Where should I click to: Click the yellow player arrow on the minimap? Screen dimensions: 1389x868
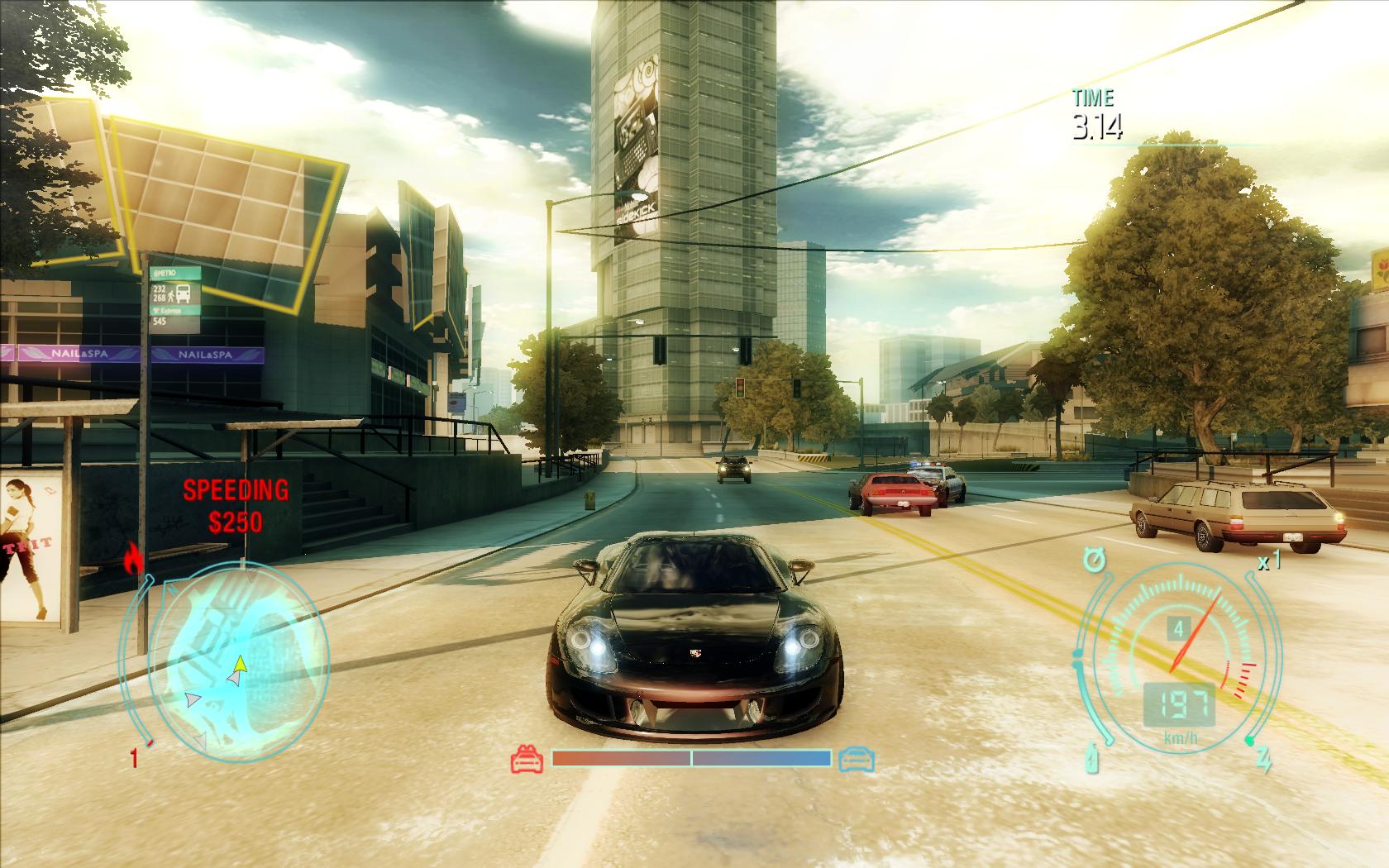pos(240,662)
